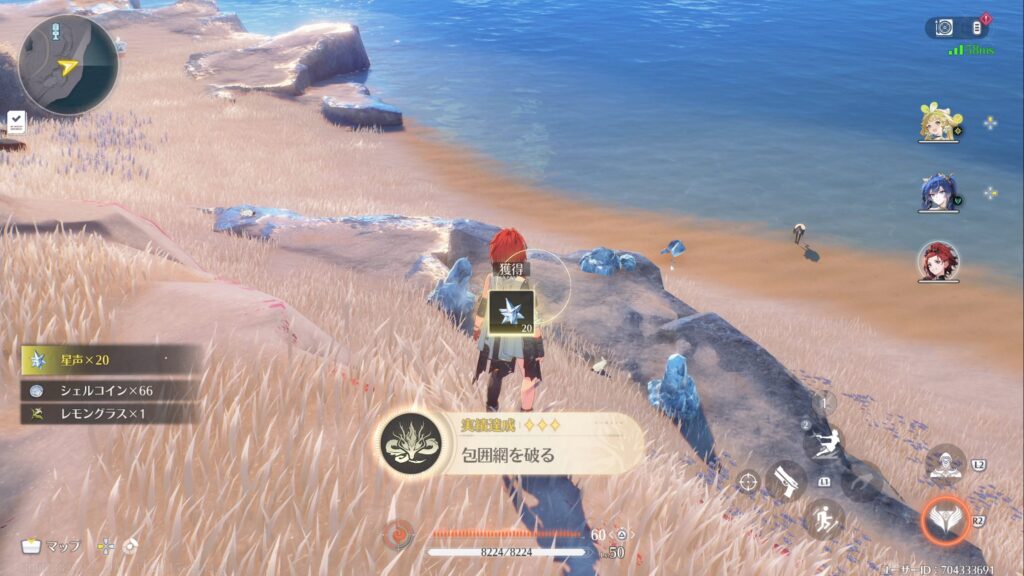Switch to the blue-haired party character
The height and width of the screenshot is (576, 1024).
[x=940, y=192]
